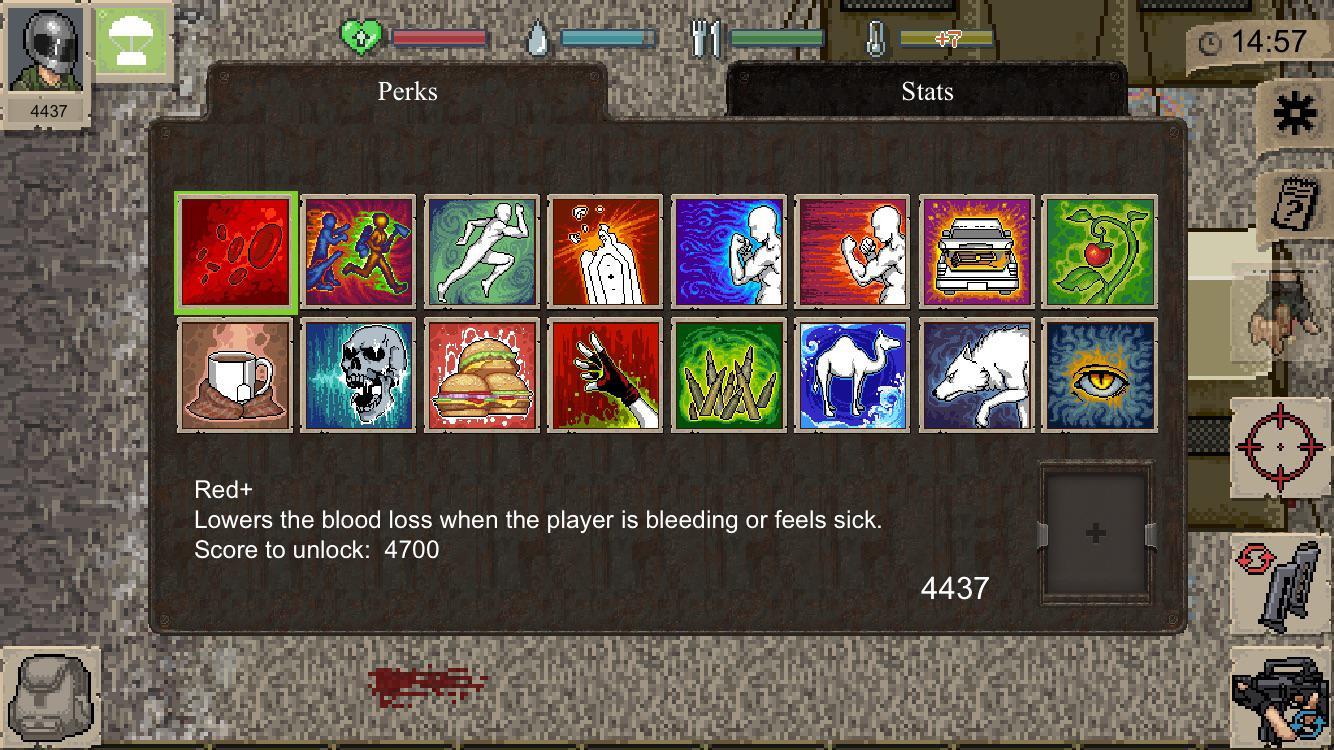Open the Perks tab
The width and height of the screenshot is (1334, 750).
pyautogui.click(x=406, y=92)
